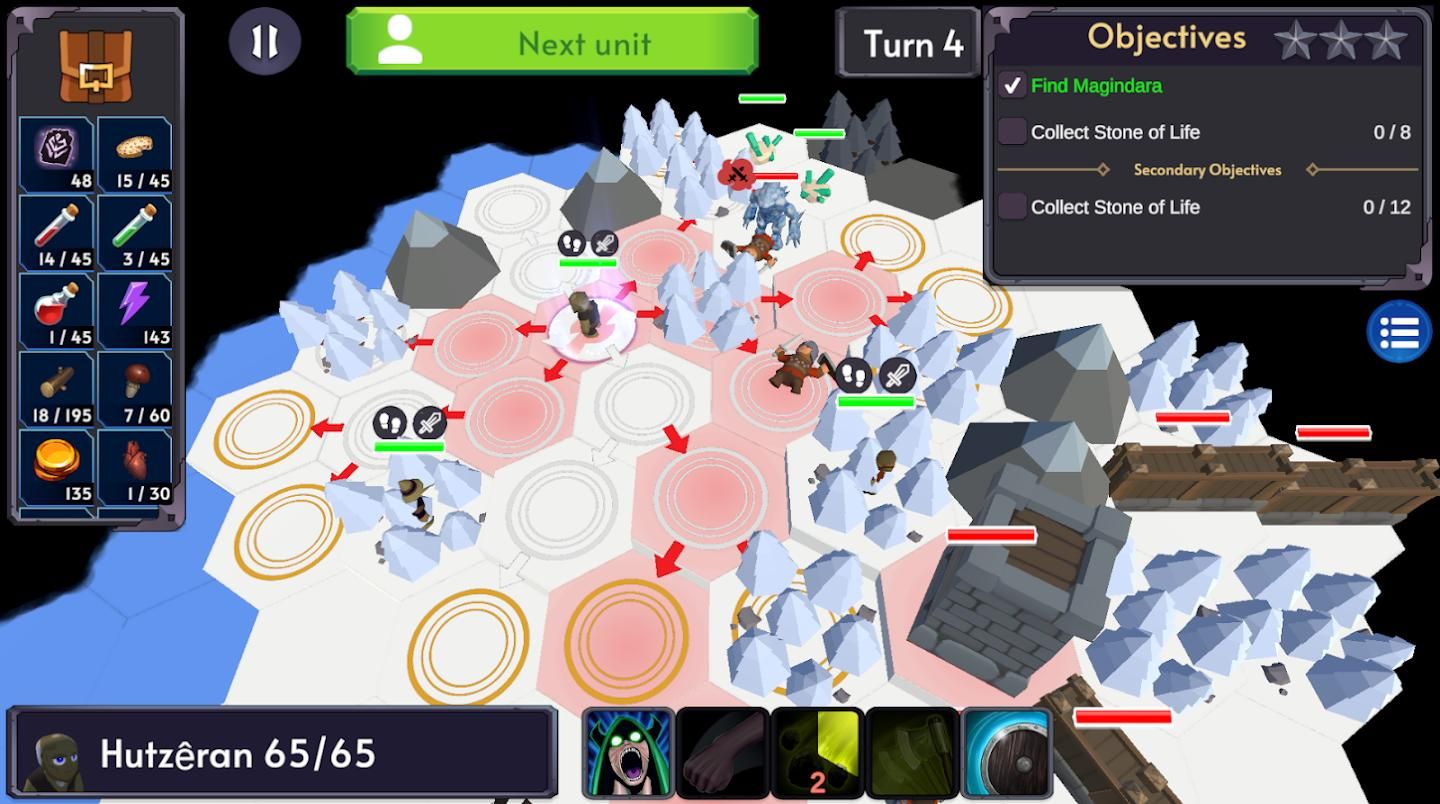The image size is (1440, 804).
Task: Select the brown mushroom slot
Action: (135, 388)
